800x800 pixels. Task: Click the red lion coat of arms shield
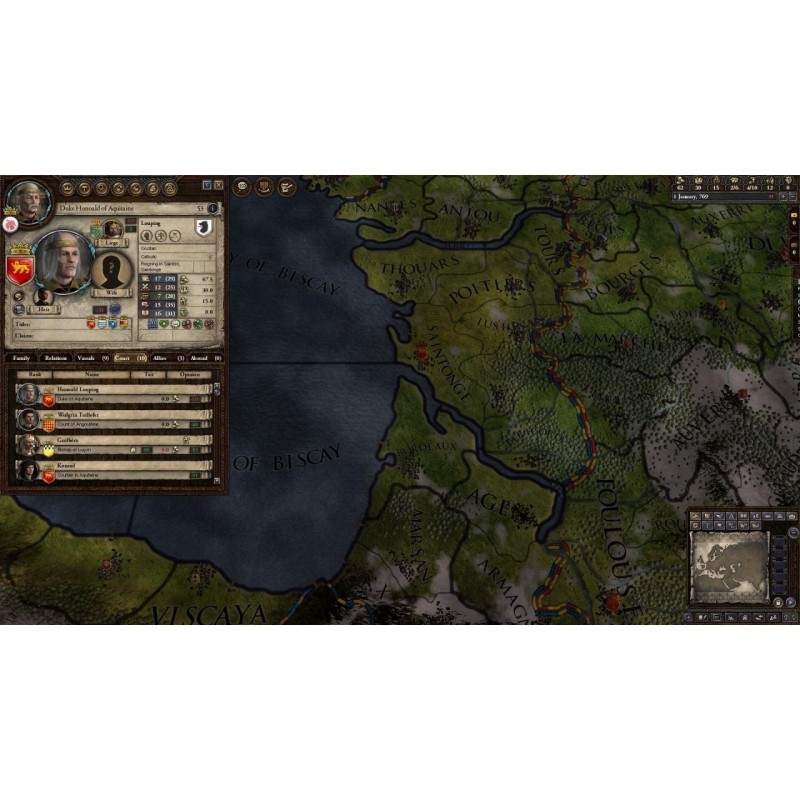click(20, 269)
